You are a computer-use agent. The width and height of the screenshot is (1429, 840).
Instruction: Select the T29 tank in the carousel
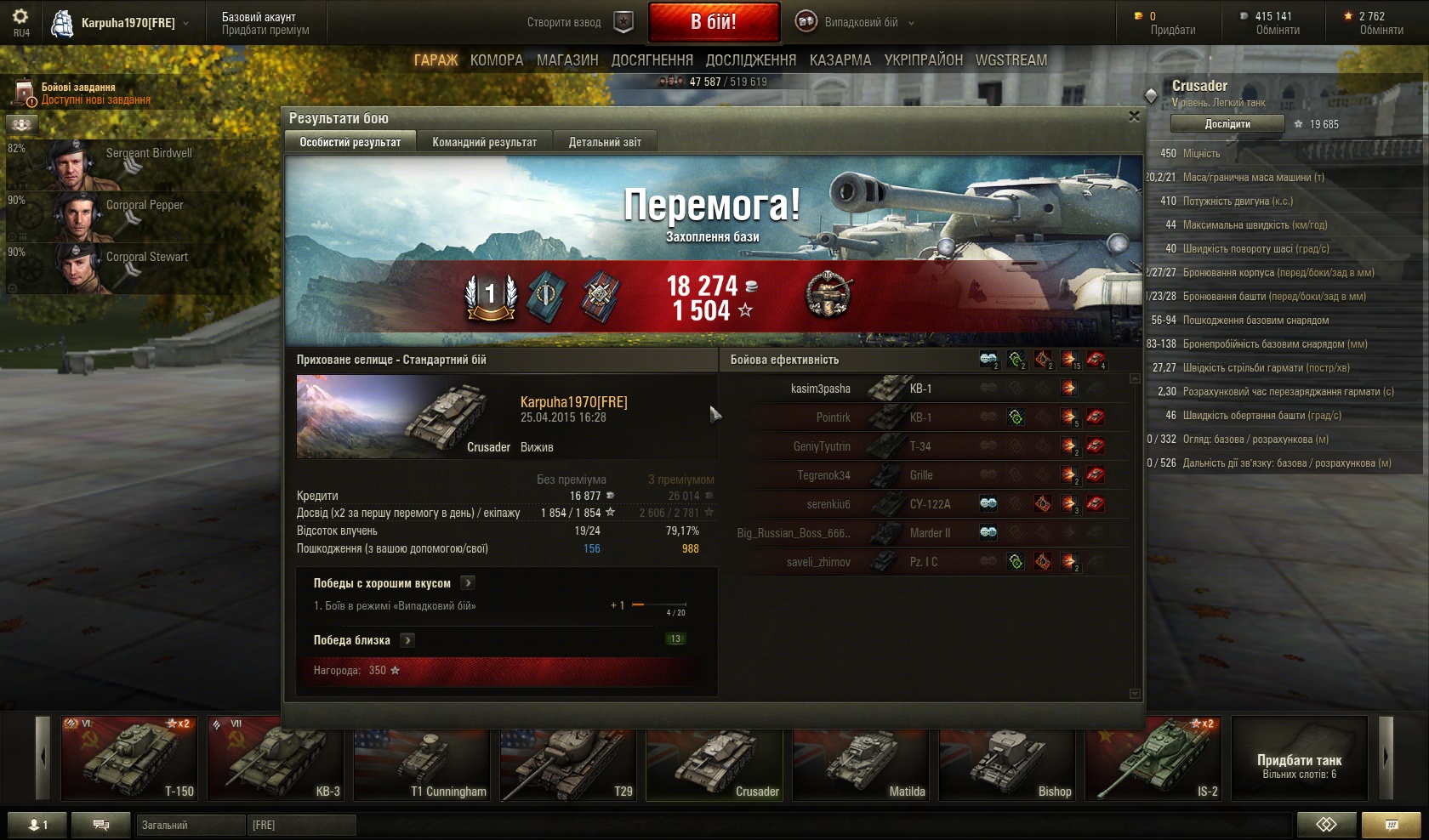[568, 758]
